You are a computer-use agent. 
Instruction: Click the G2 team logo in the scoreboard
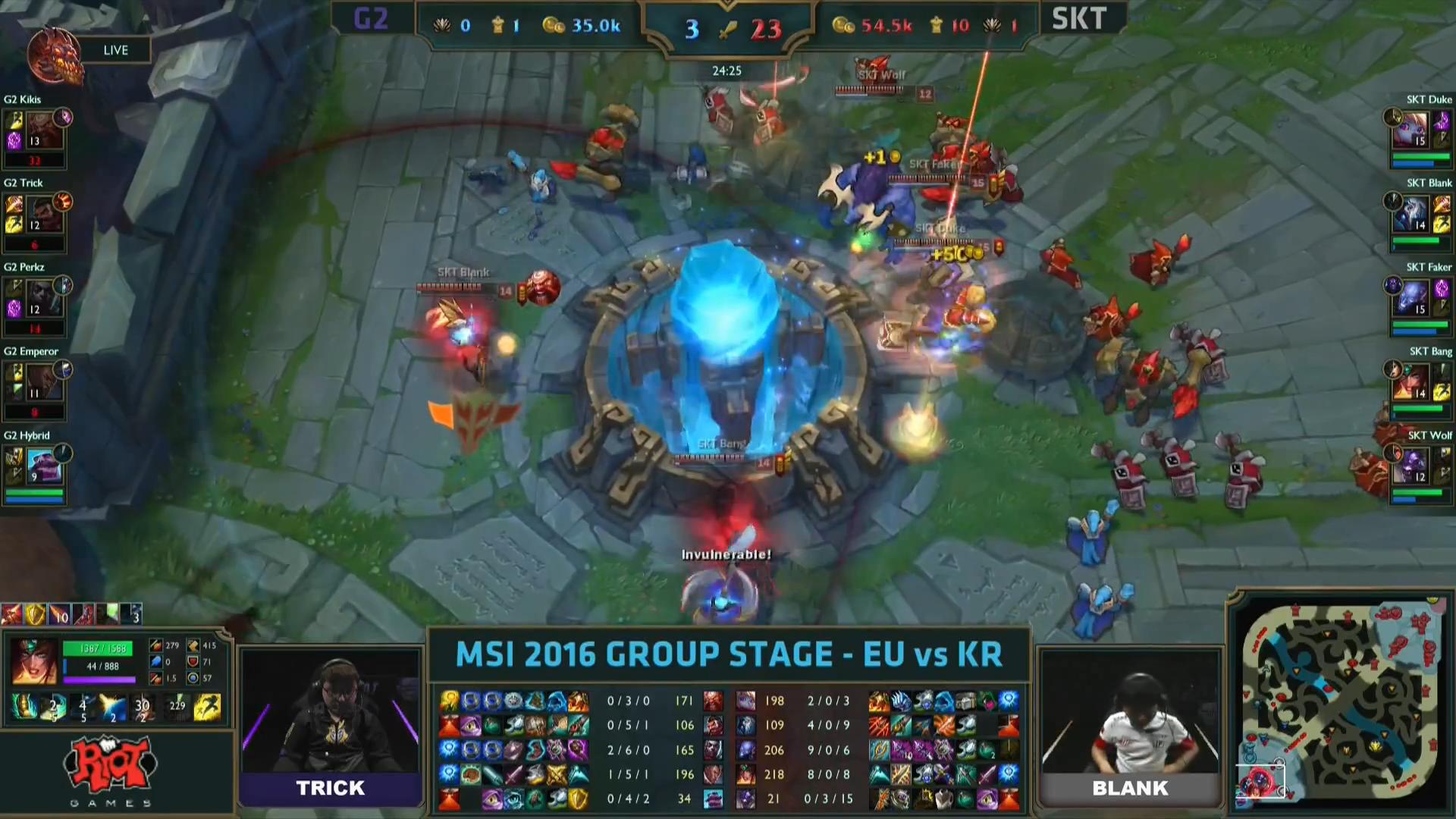[x=372, y=19]
